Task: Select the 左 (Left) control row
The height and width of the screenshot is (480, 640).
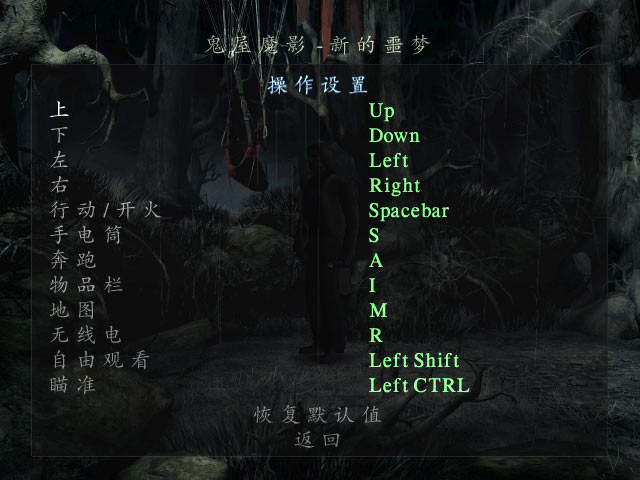Action: (x=60, y=161)
